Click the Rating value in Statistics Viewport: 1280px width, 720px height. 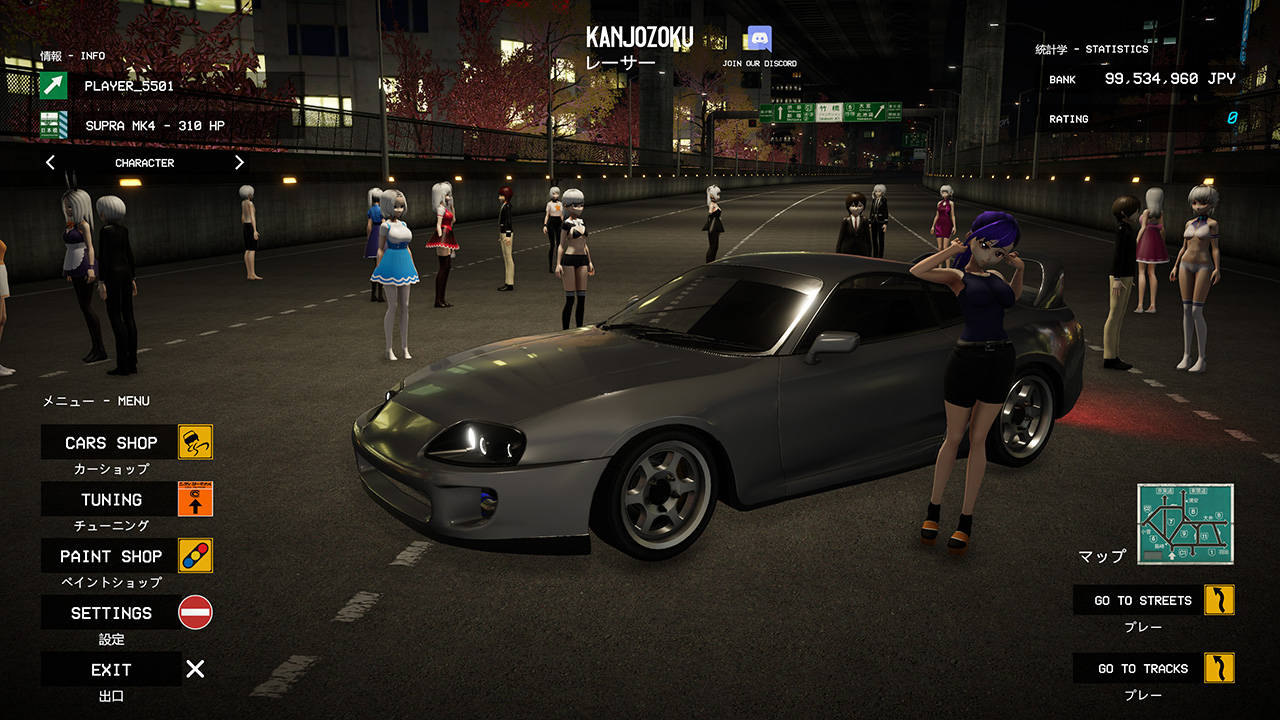[1232, 118]
